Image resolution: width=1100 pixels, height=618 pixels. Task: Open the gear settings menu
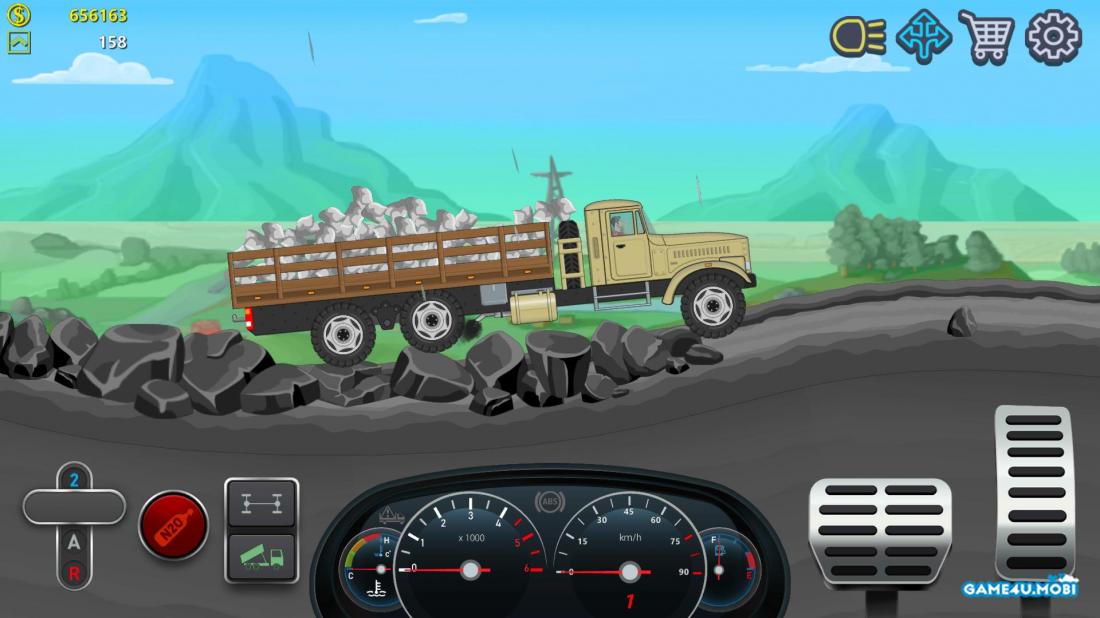tap(1054, 37)
